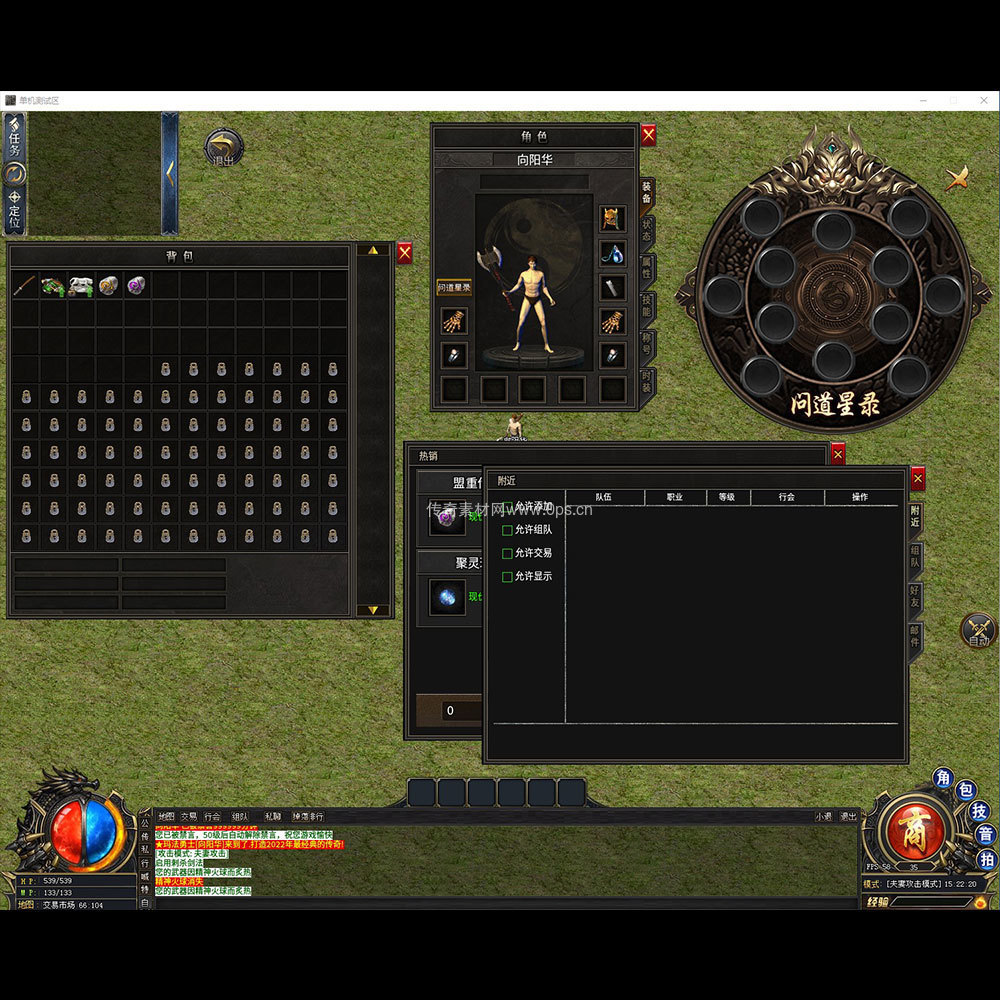The height and width of the screenshot is (1000, 1000).
Task: Select the purple swirl scroll in backpack
Action: pyautogui.click(x=137, y=286)
